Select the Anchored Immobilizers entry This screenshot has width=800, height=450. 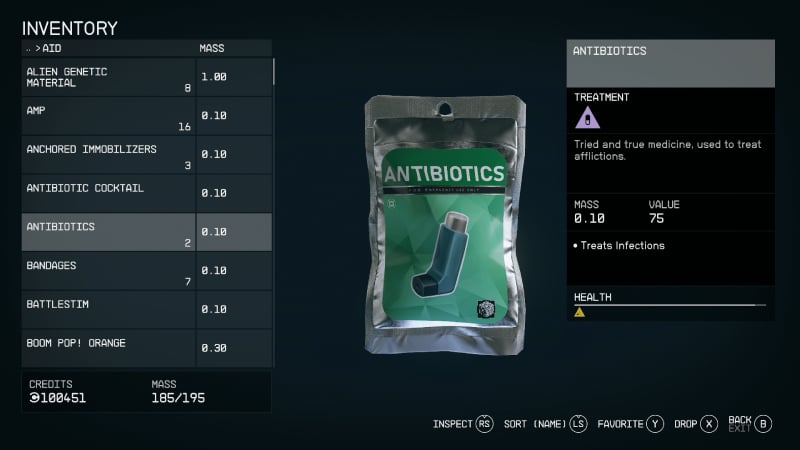(x=108, y=155)
